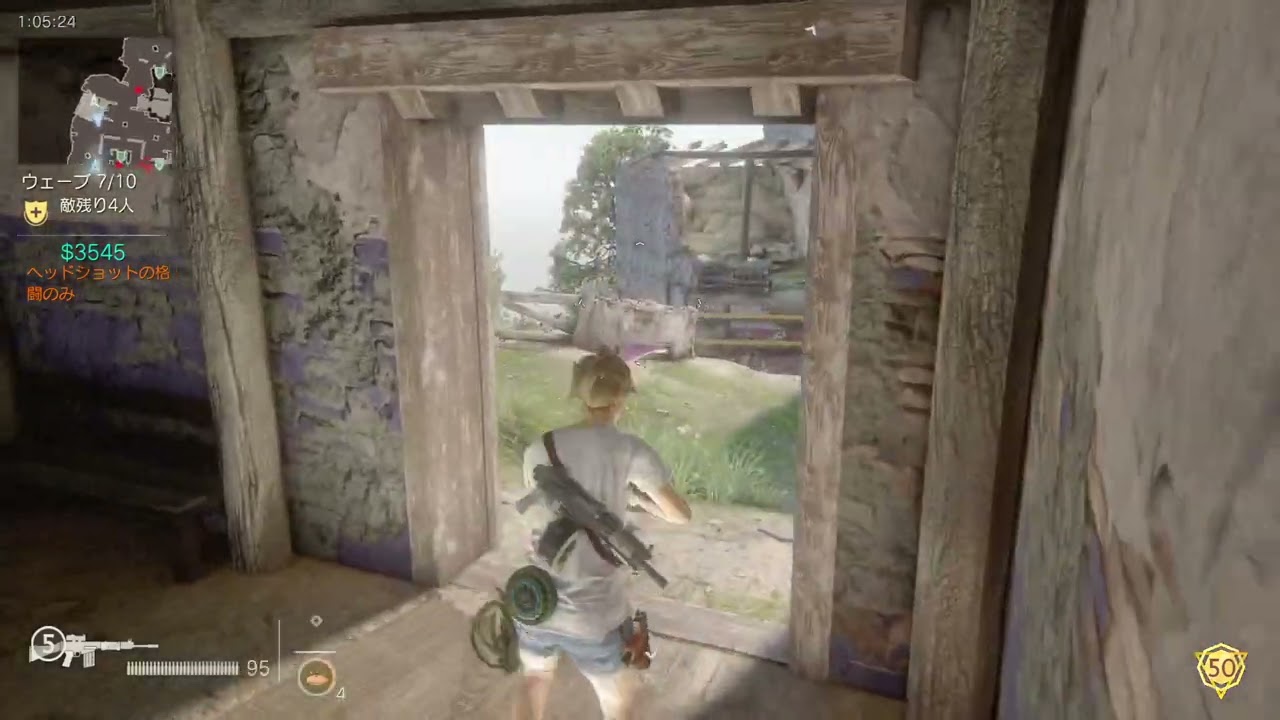1280x720 pixels.
Task: Select the orange headshot modifier text
Action: click(98, 283)
